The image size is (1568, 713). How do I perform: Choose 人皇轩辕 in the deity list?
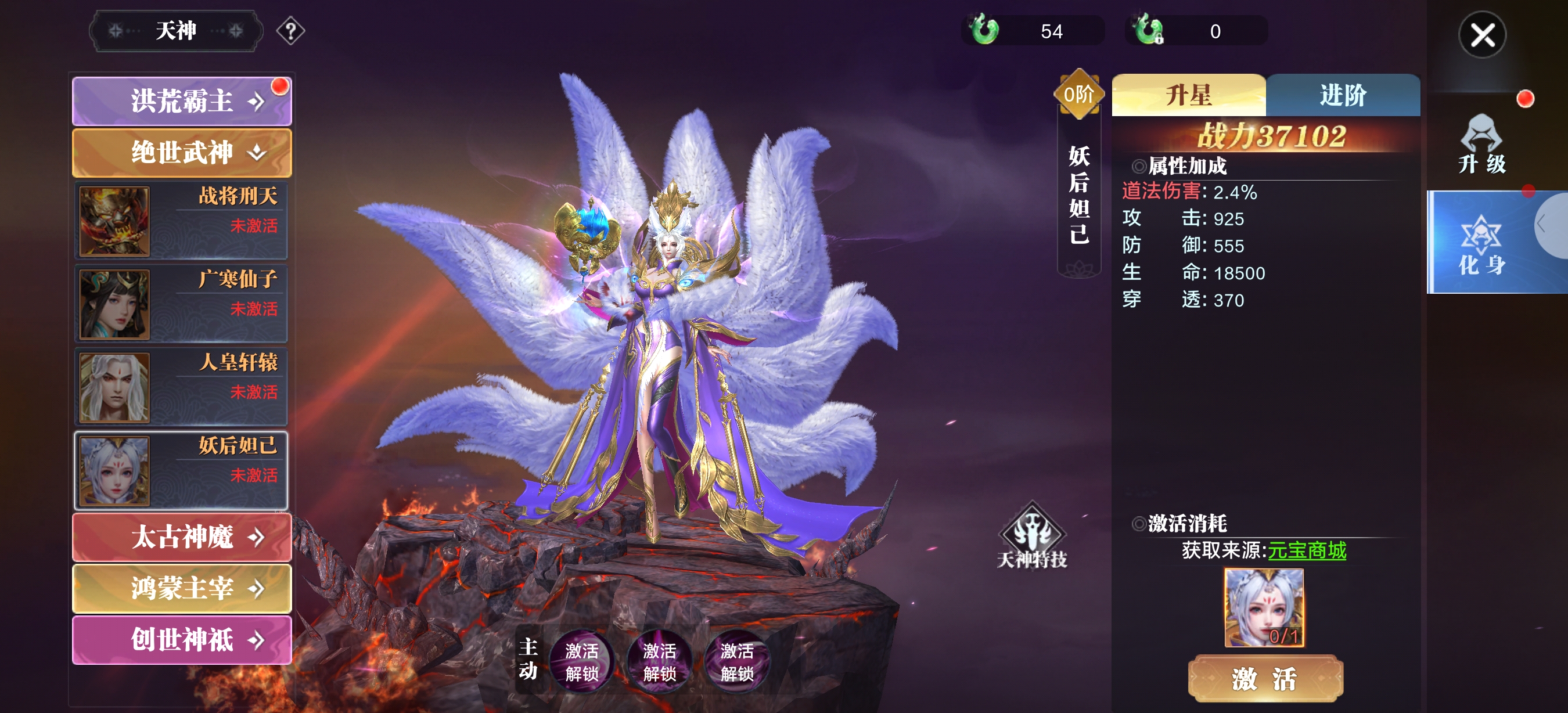coord(181,387)
